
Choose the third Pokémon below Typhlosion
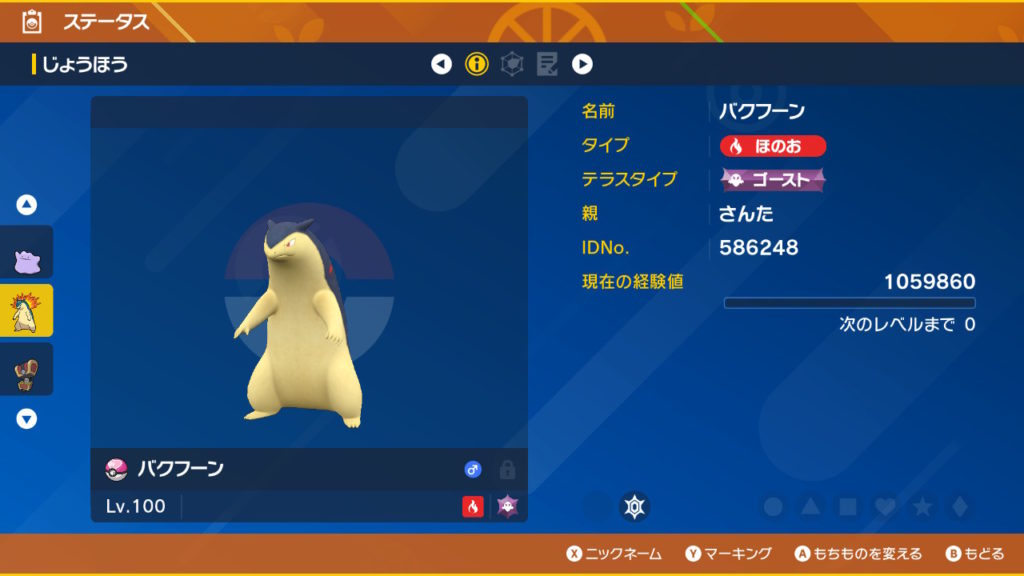27,369
